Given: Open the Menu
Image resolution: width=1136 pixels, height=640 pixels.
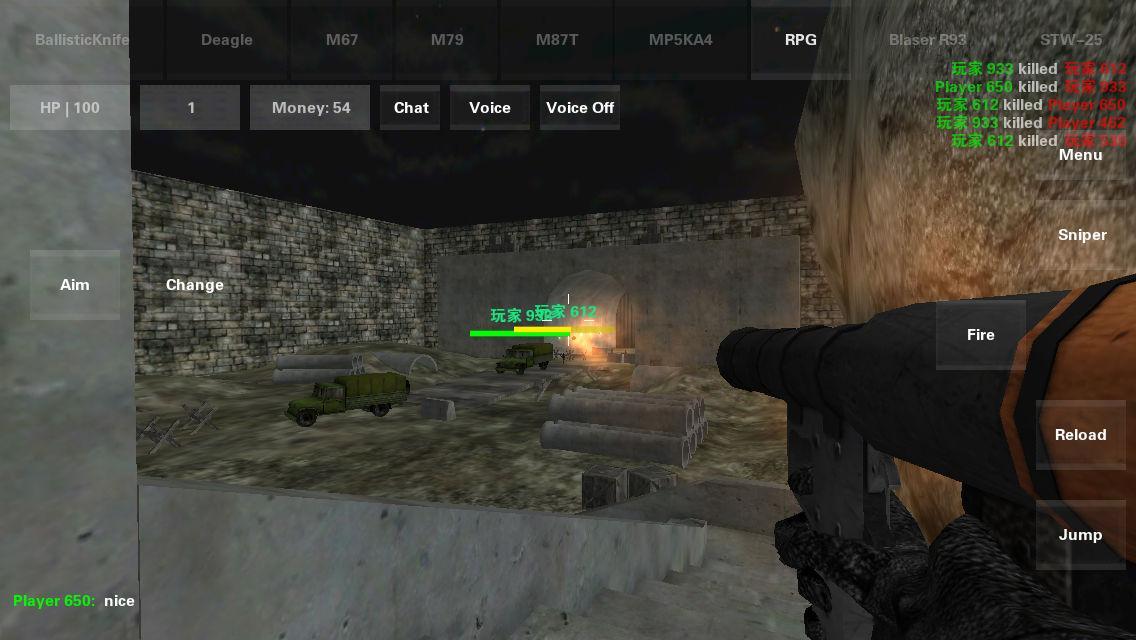Looking at the screenshot, I should click(x=1080, y=155).
